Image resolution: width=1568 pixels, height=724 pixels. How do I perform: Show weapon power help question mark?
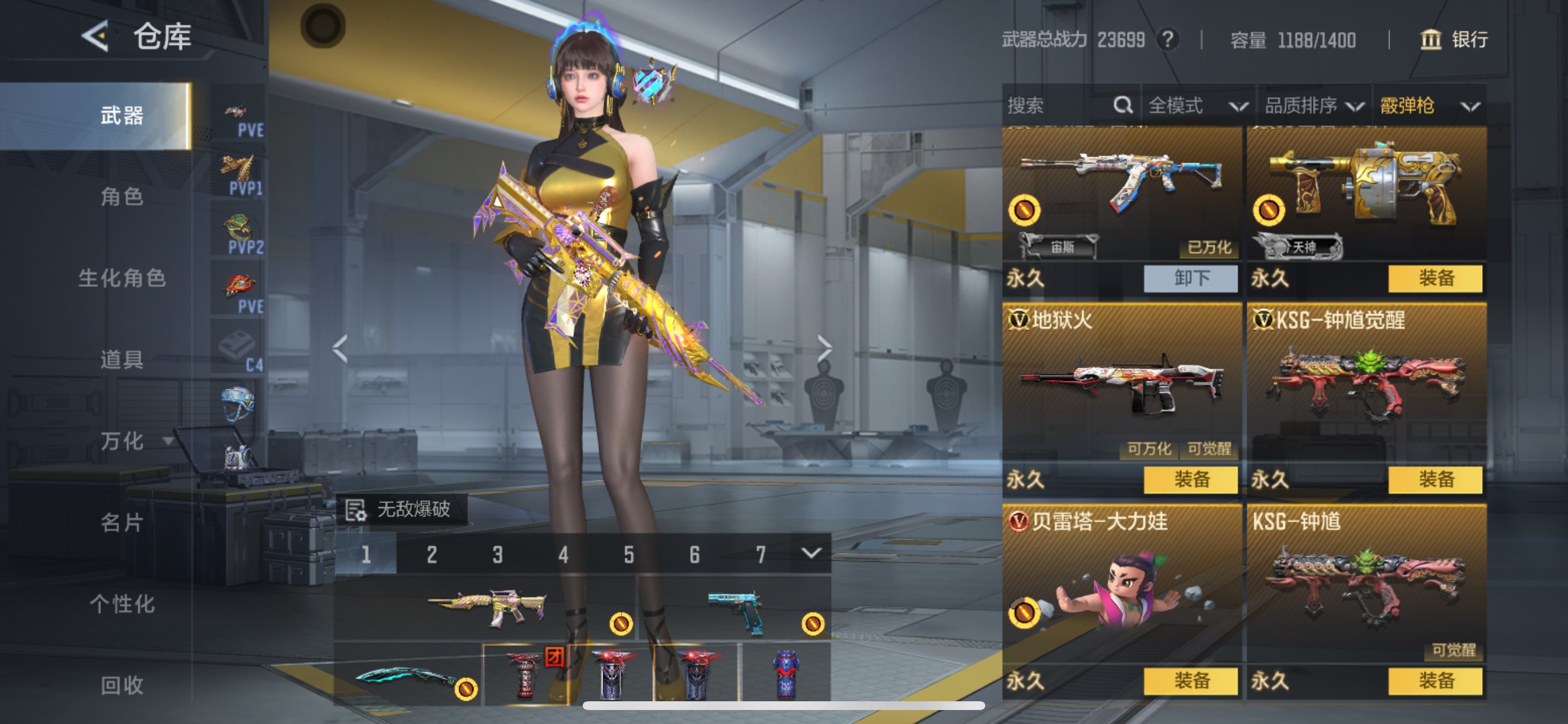click(1167, 40)
